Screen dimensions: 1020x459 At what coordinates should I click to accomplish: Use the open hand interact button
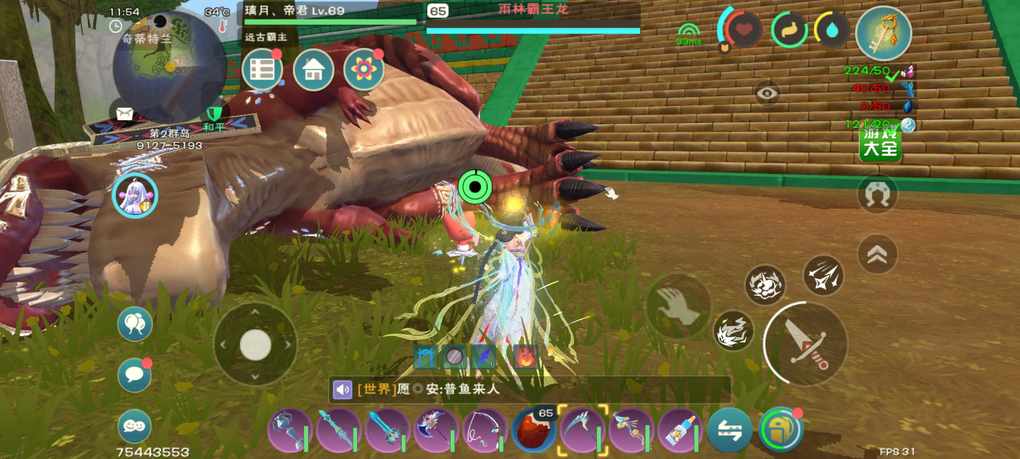pos(678,307)
